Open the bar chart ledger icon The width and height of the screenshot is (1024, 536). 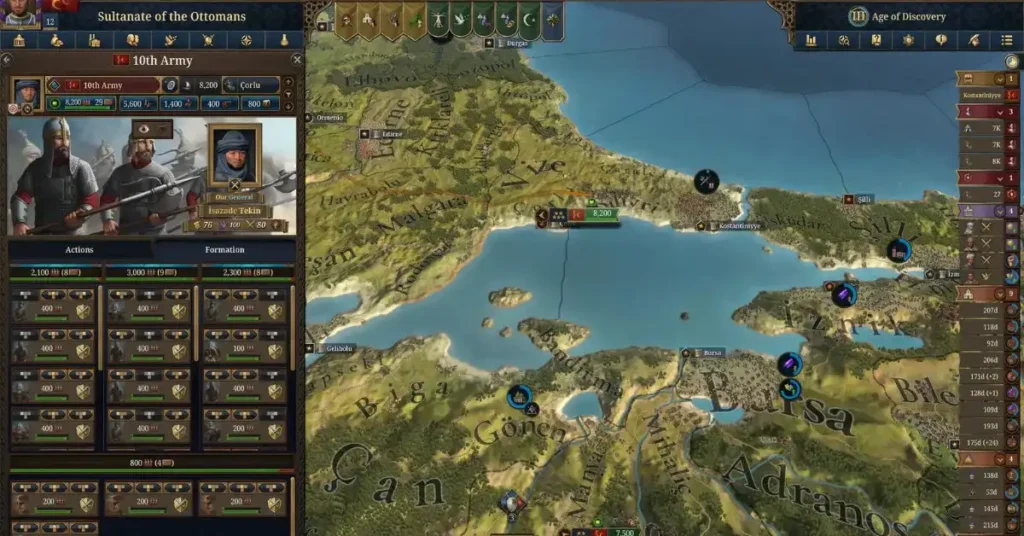(x=811, y=41)
